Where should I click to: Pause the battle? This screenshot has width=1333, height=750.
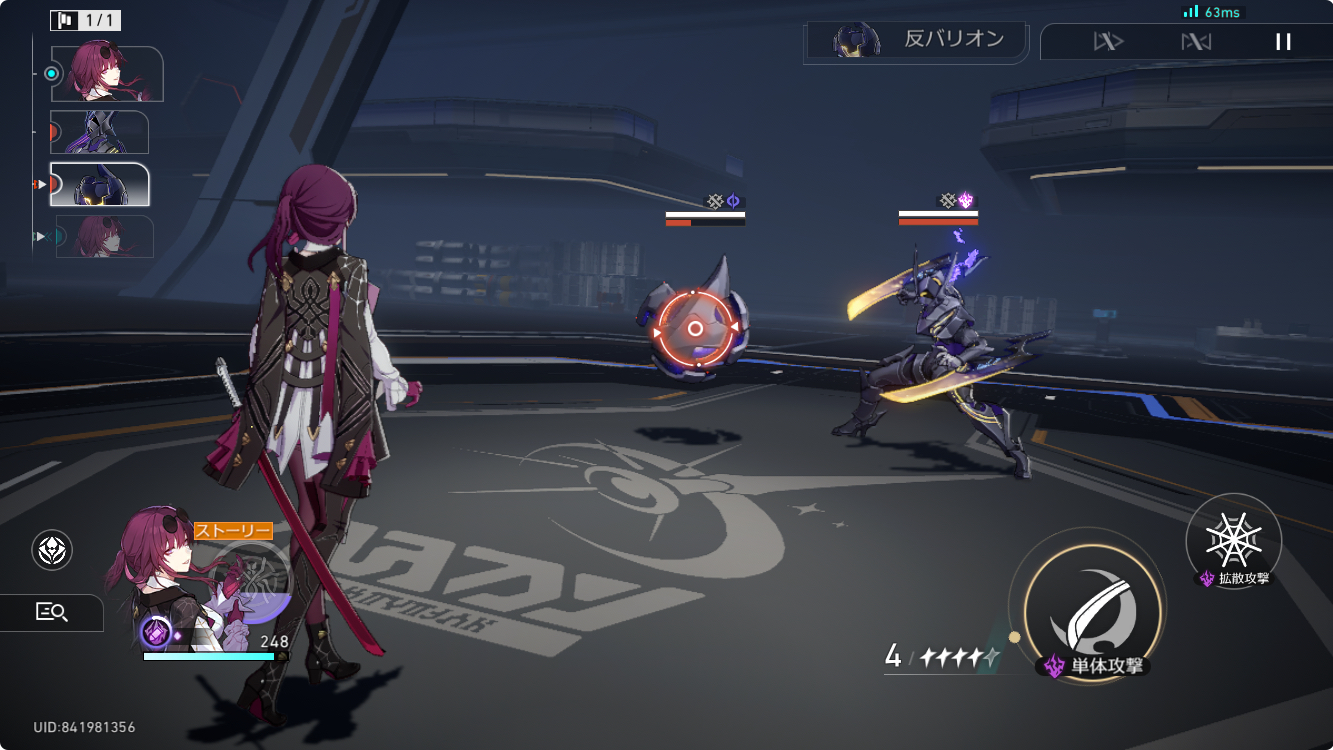coord(1283,42)
